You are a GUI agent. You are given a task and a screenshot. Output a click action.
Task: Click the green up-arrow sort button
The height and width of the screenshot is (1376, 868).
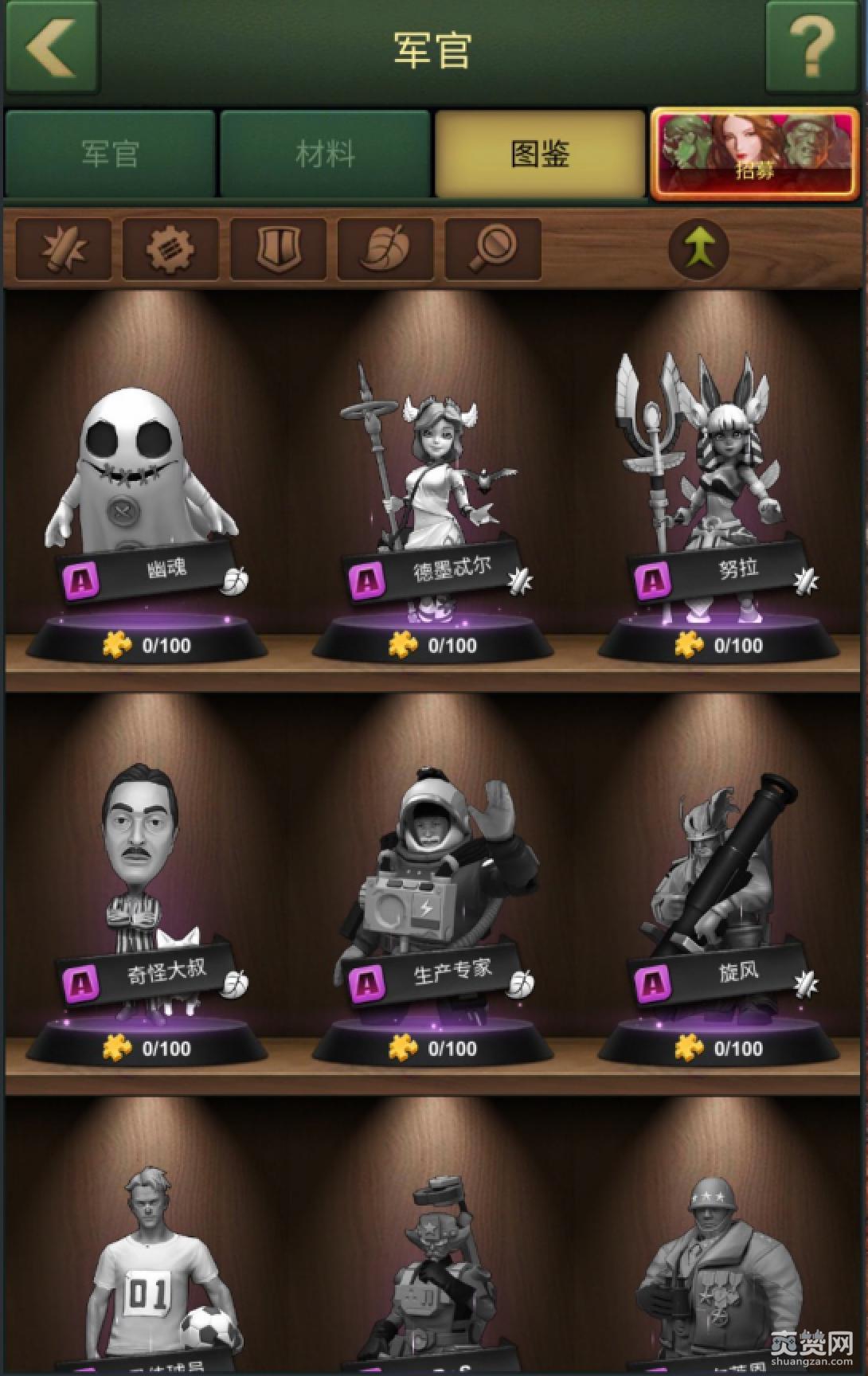pos(698,248)
